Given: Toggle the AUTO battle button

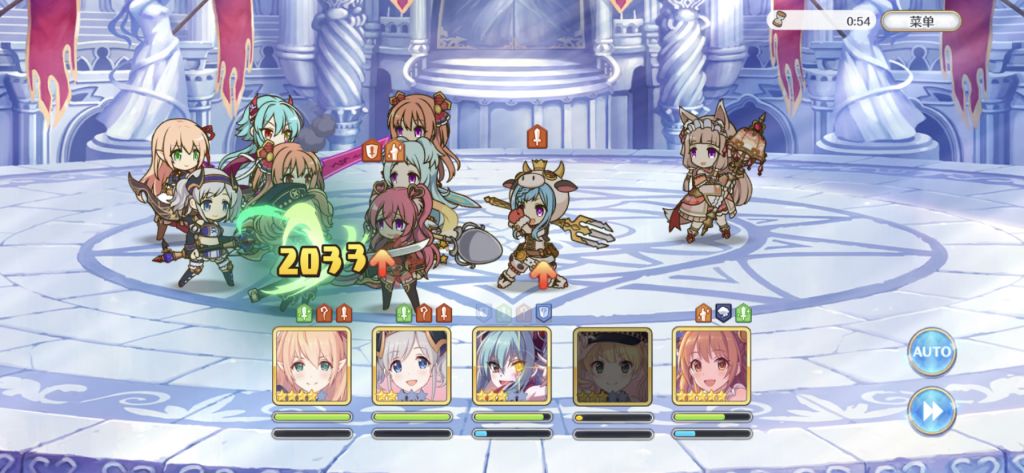Looking at the screenshot, I should pyautogui.click(x=931, y=352).
